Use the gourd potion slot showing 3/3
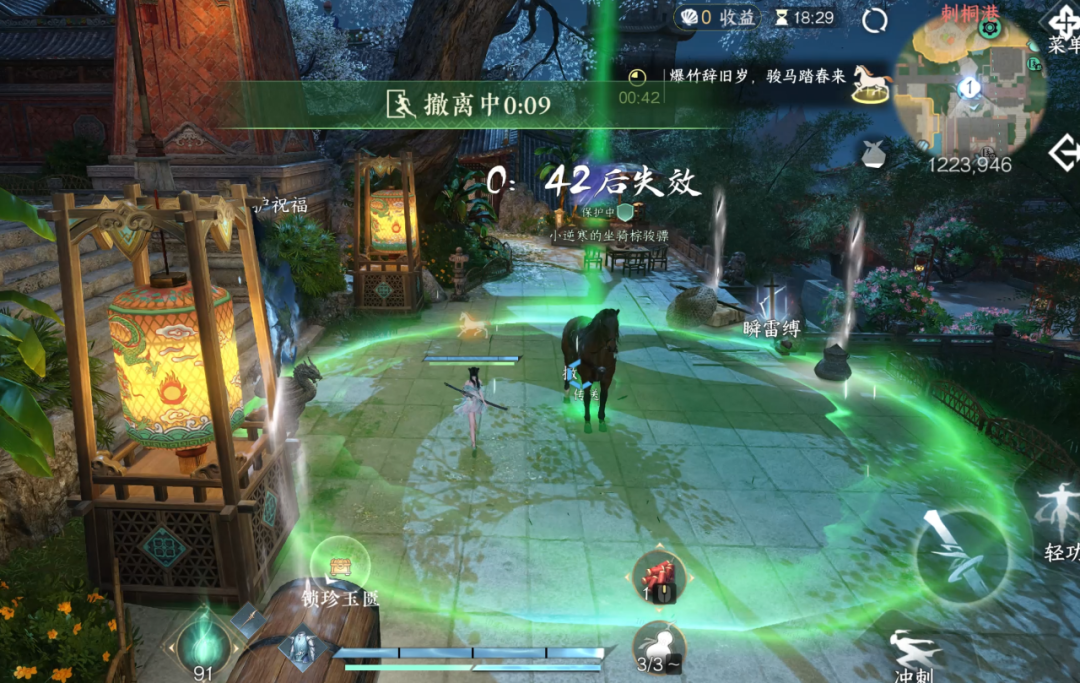 point(659,646)
